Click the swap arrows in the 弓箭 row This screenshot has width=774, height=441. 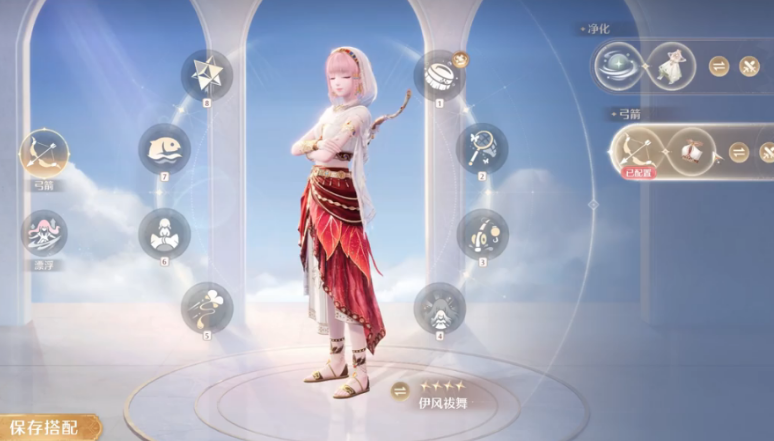[x=739, y=152]
